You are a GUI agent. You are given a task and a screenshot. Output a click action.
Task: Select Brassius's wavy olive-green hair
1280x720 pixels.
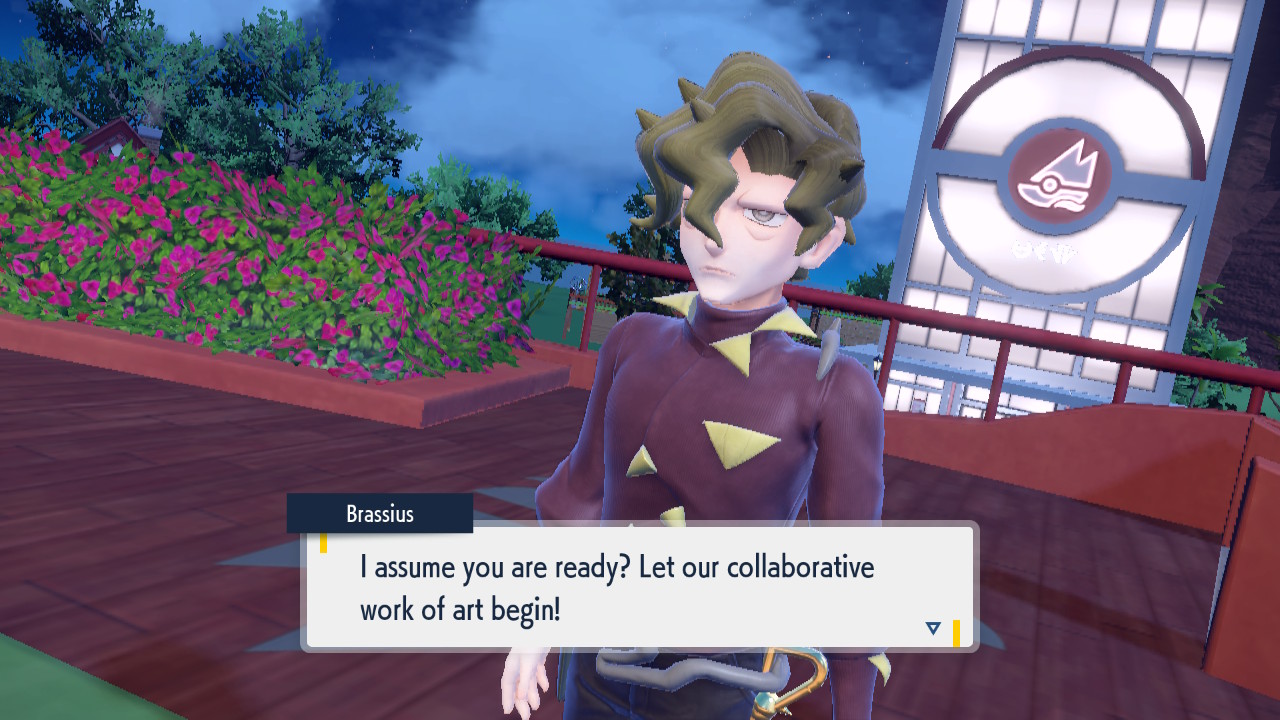point(740,110)
